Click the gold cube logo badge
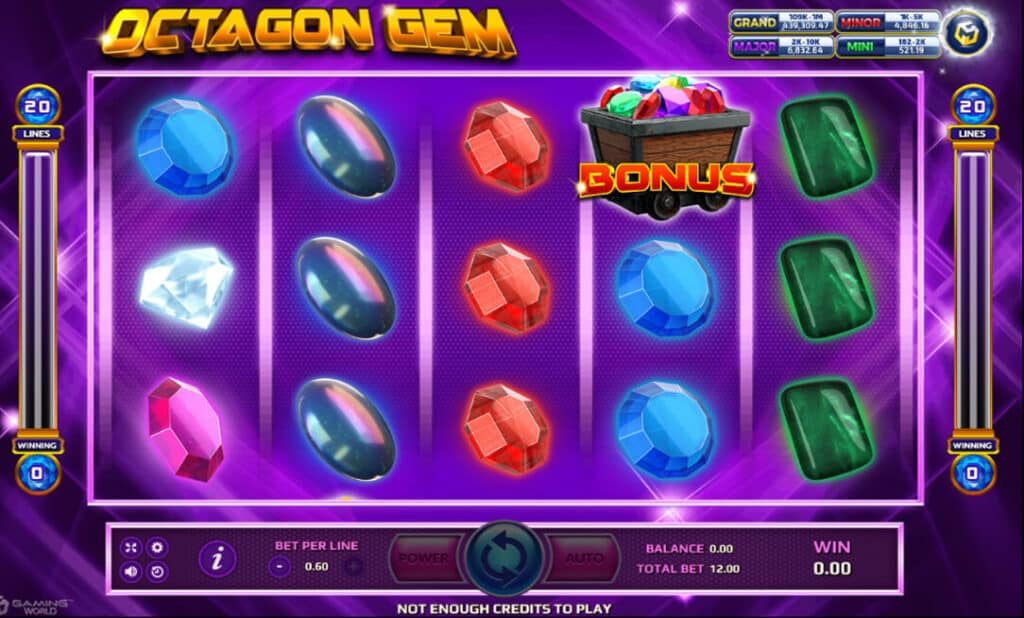Screen dimensions: 1024x618 969,31
